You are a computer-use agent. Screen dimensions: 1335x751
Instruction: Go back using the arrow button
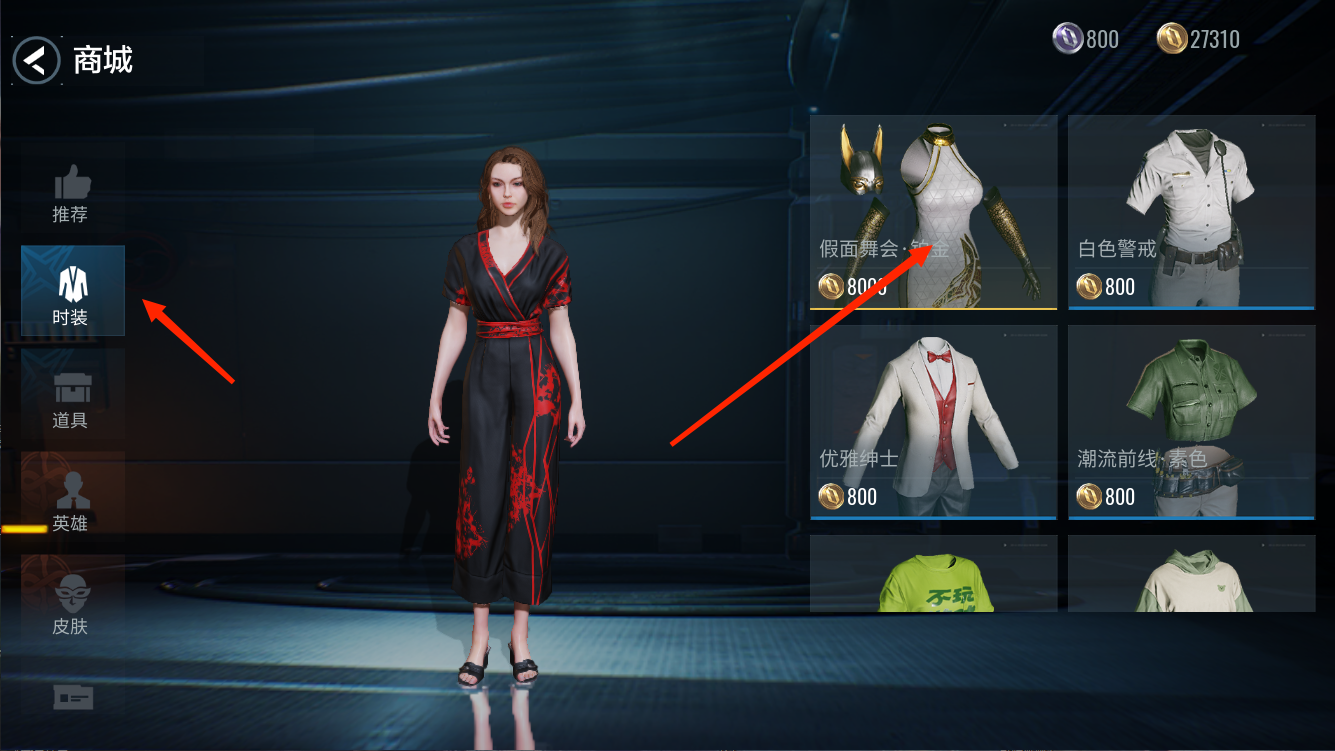point(37,61)
